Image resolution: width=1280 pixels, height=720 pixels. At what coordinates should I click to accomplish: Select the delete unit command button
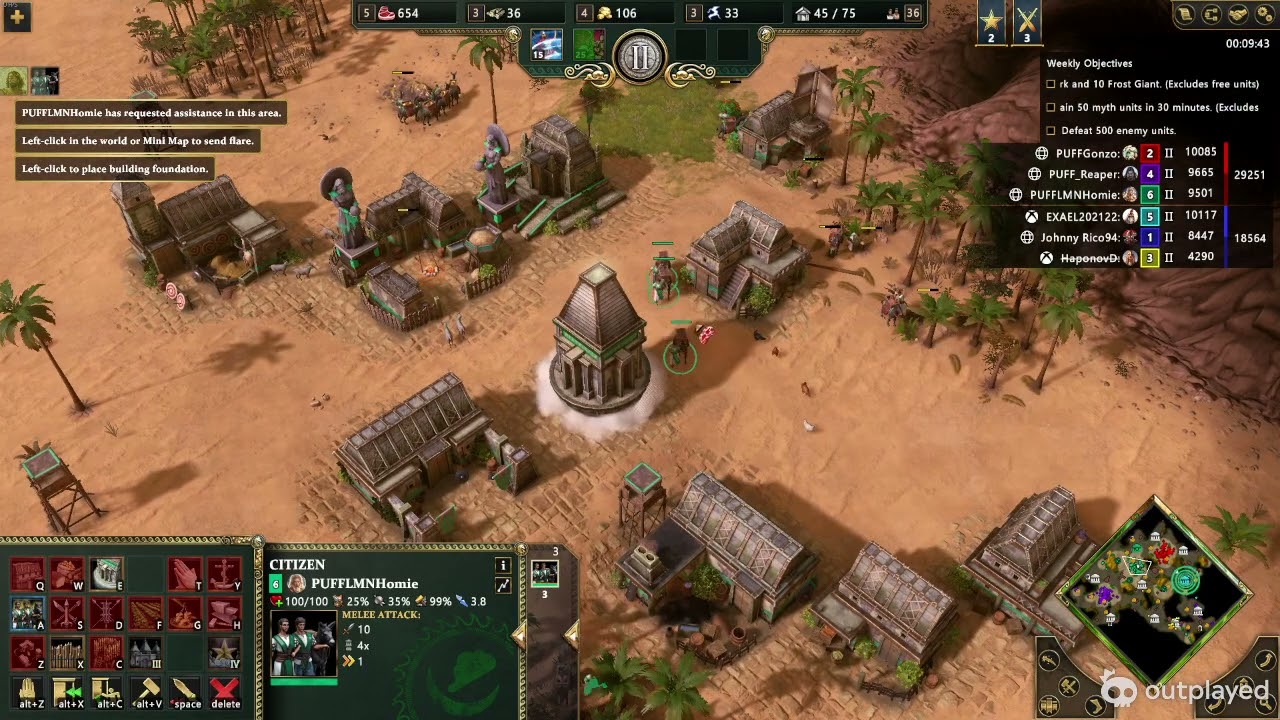[x=225, y=692]
